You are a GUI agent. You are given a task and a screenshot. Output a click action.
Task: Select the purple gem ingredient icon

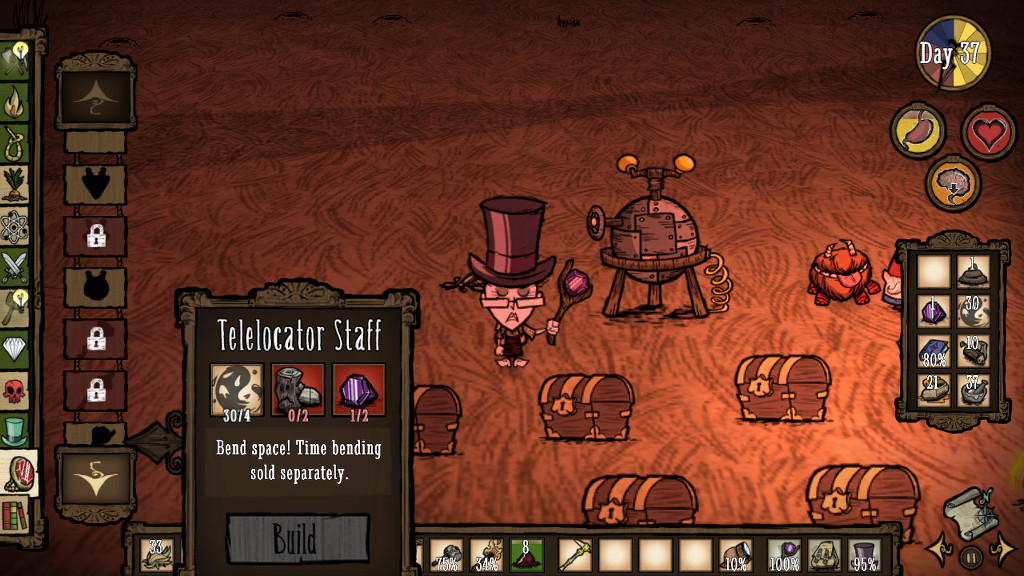(x=359, y=388)
